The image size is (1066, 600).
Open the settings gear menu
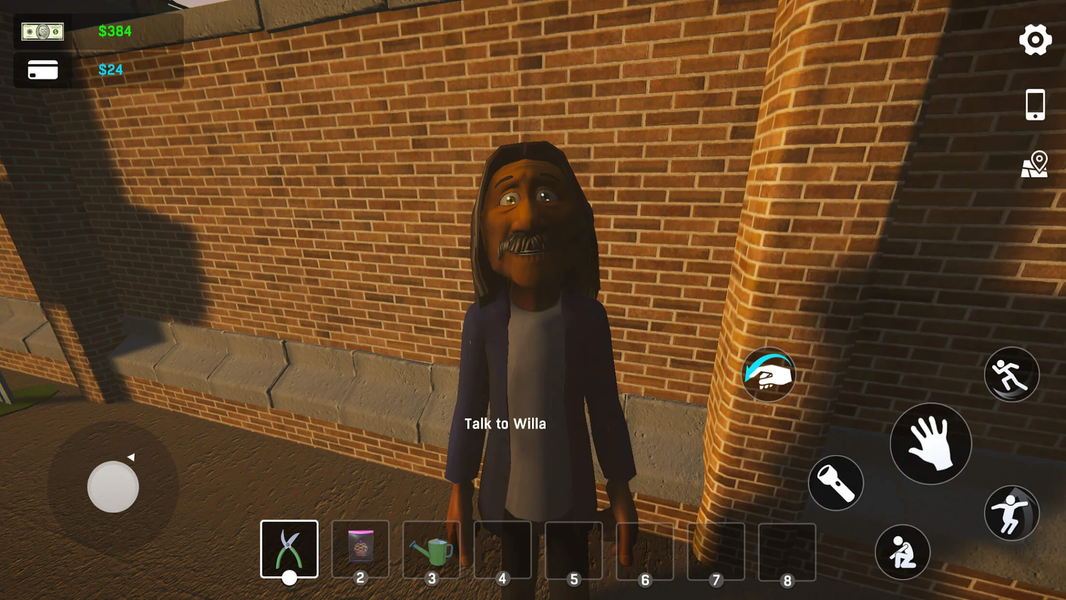(x=1035, y=40)
